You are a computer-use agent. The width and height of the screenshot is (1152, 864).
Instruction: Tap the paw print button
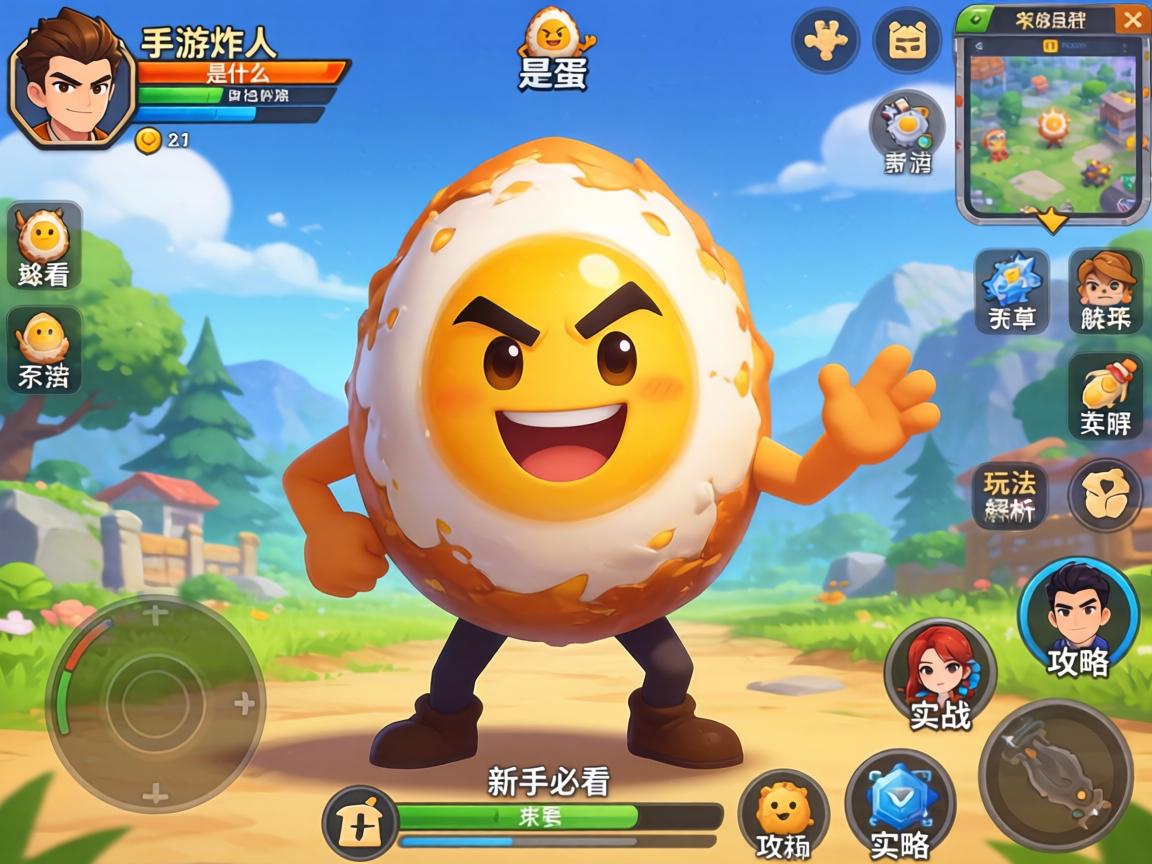coord(825,40)
